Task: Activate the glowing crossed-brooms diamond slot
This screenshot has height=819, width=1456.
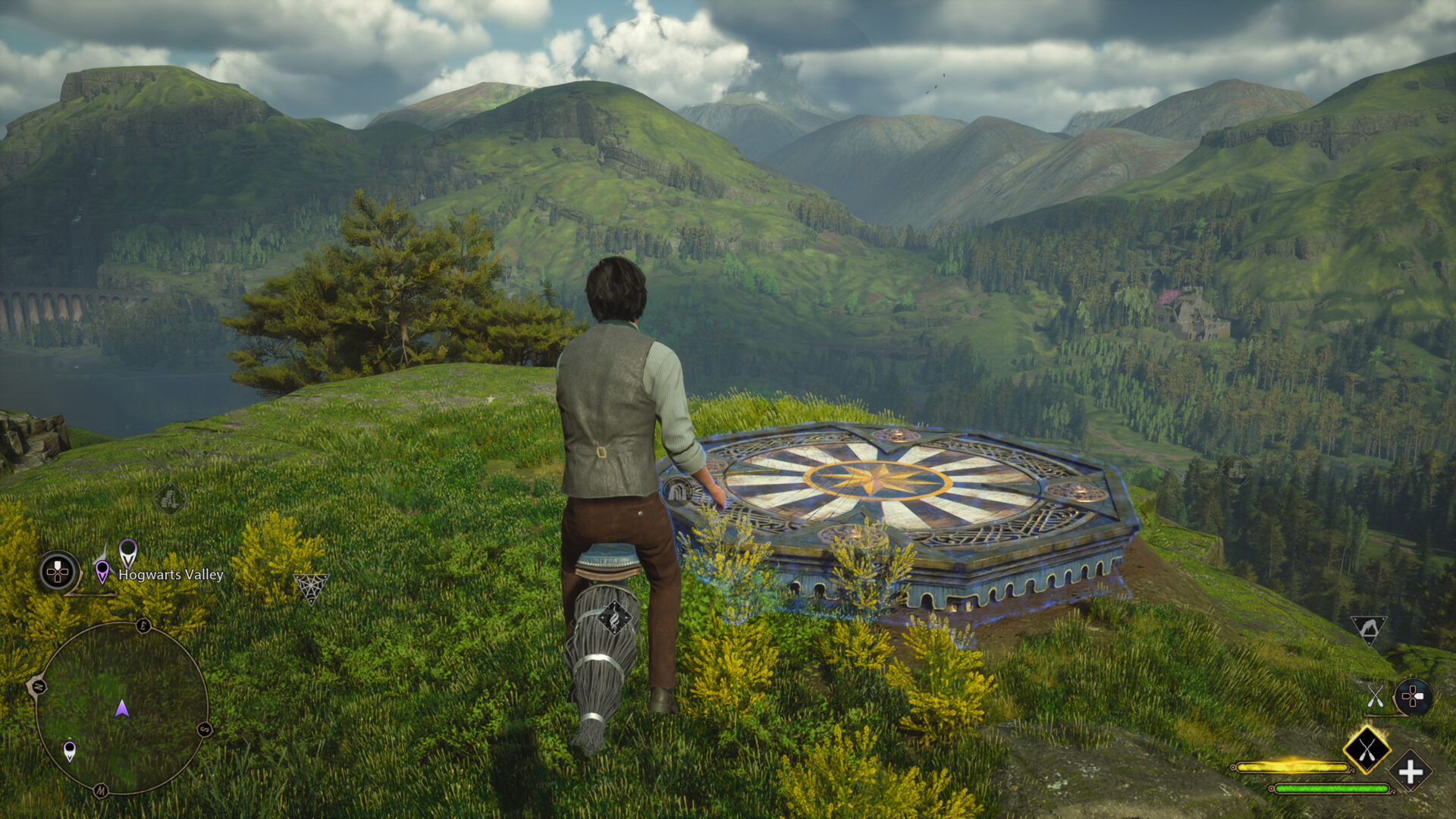Action: click(1367, 750)
